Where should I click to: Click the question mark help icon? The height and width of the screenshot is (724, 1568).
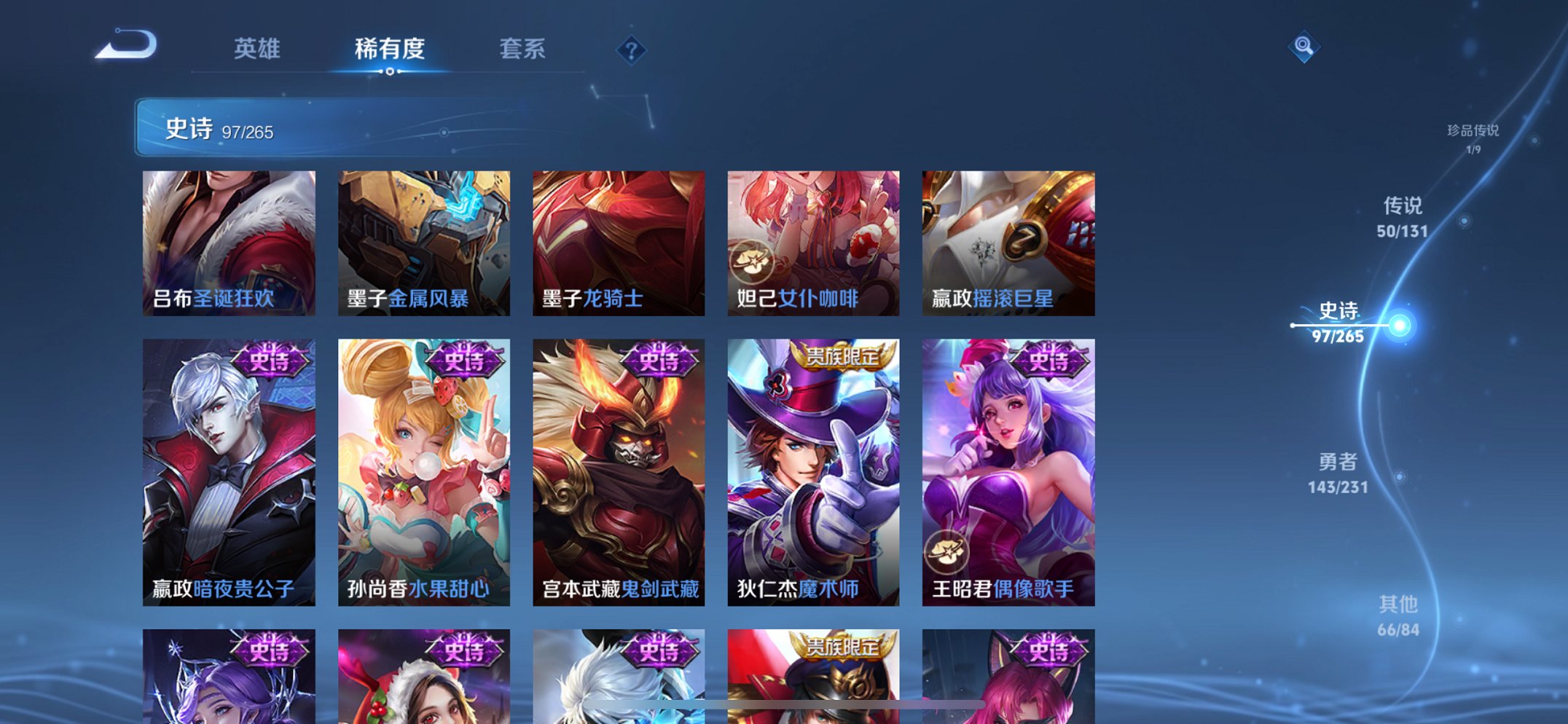point(632,50)
